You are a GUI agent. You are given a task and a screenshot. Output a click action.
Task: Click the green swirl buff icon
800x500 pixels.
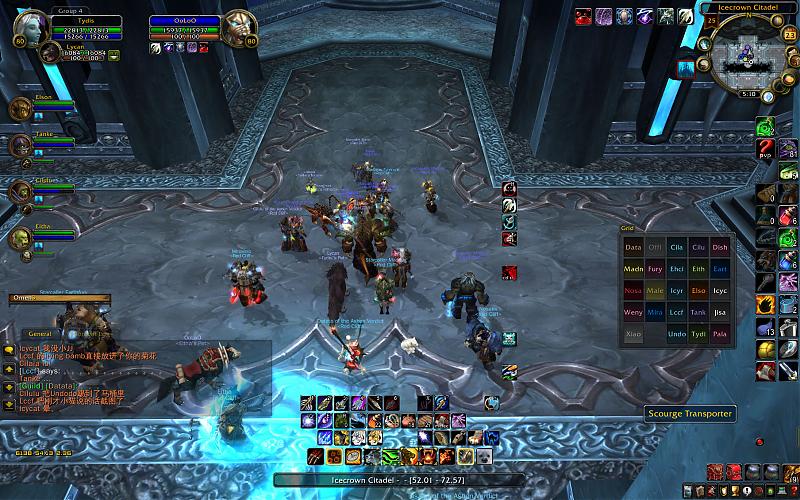(765, 126)
